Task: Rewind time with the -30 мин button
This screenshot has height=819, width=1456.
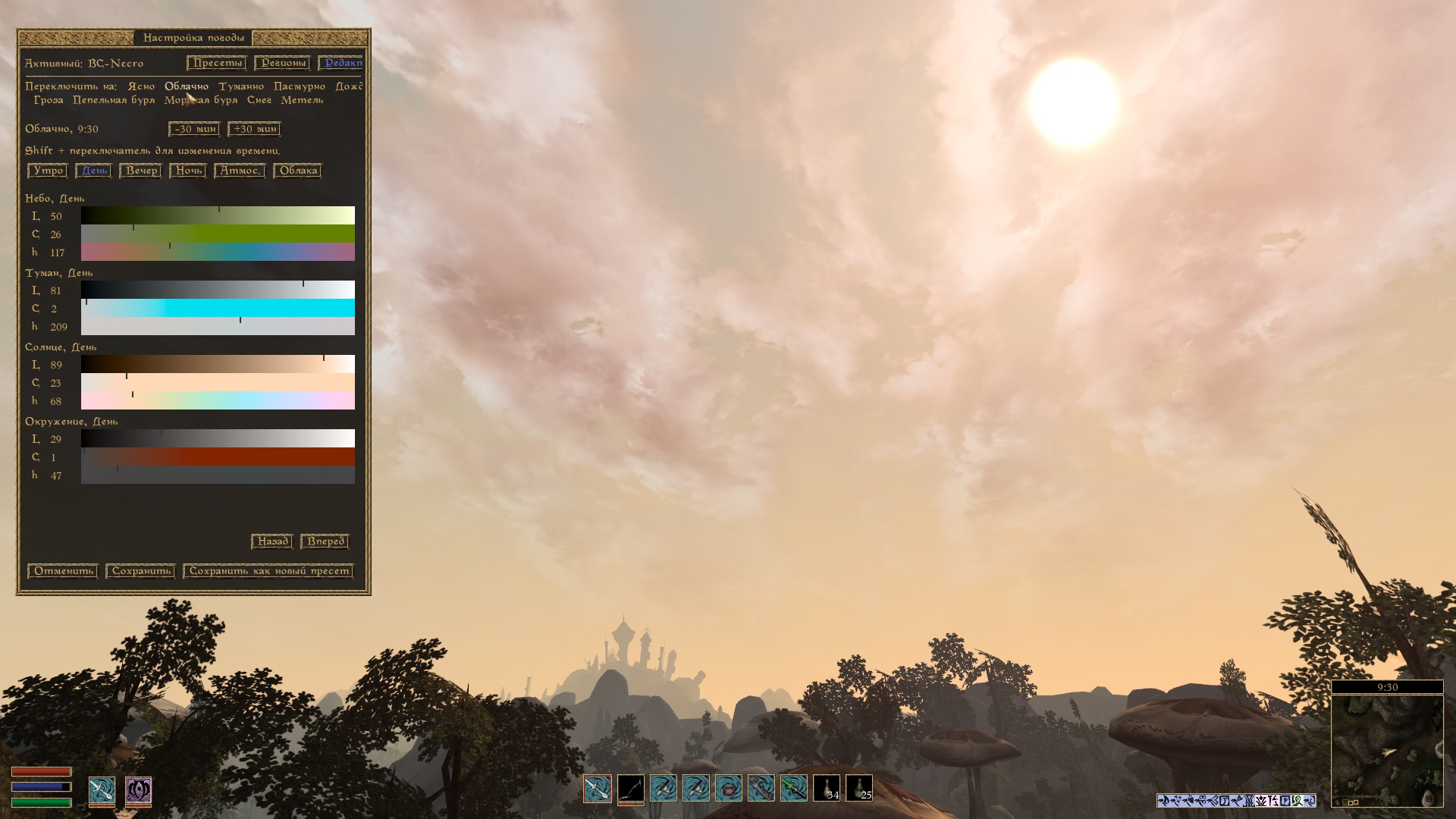Action: (195, 129)
